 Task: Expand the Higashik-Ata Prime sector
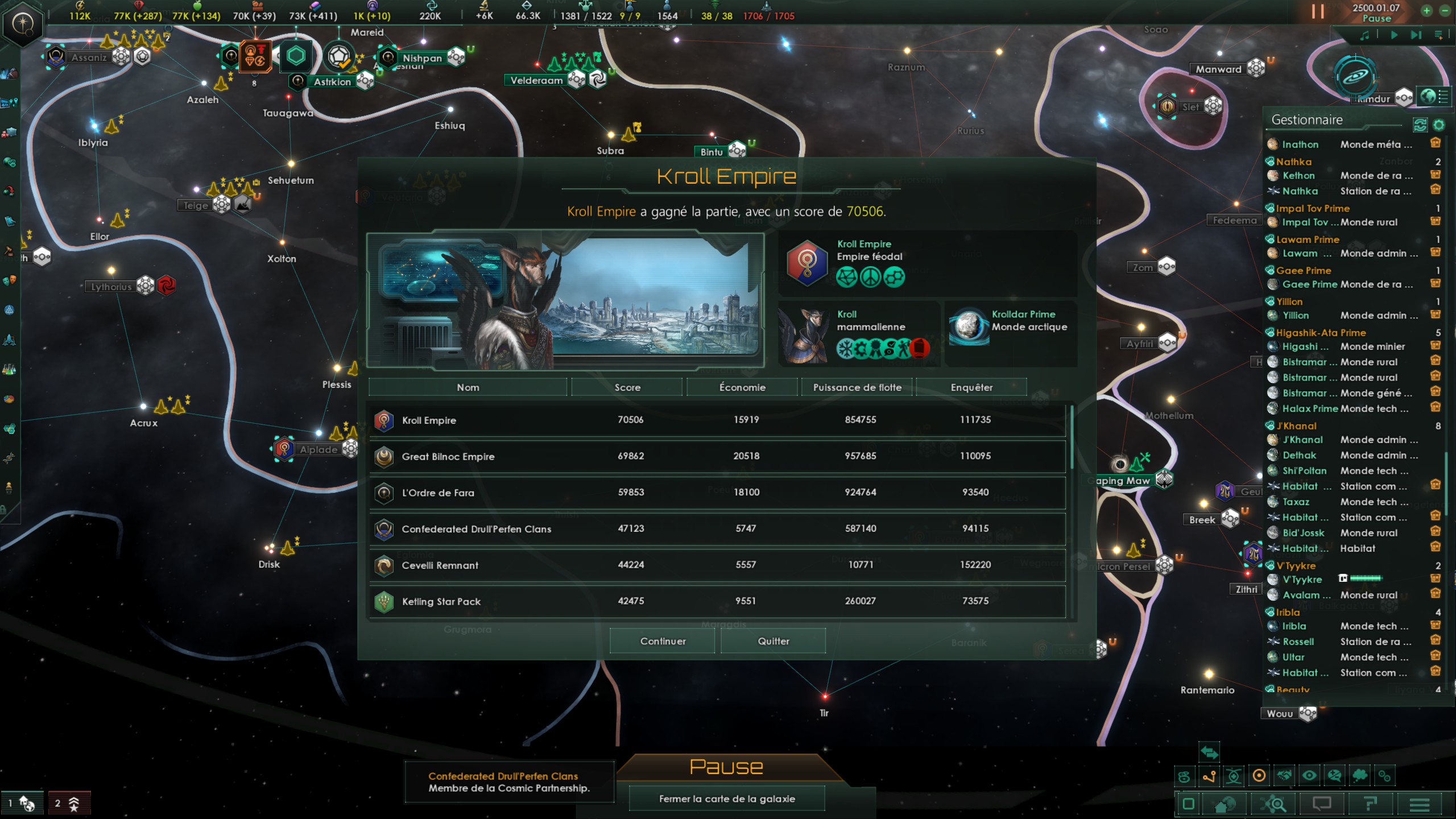(1320, 333)
